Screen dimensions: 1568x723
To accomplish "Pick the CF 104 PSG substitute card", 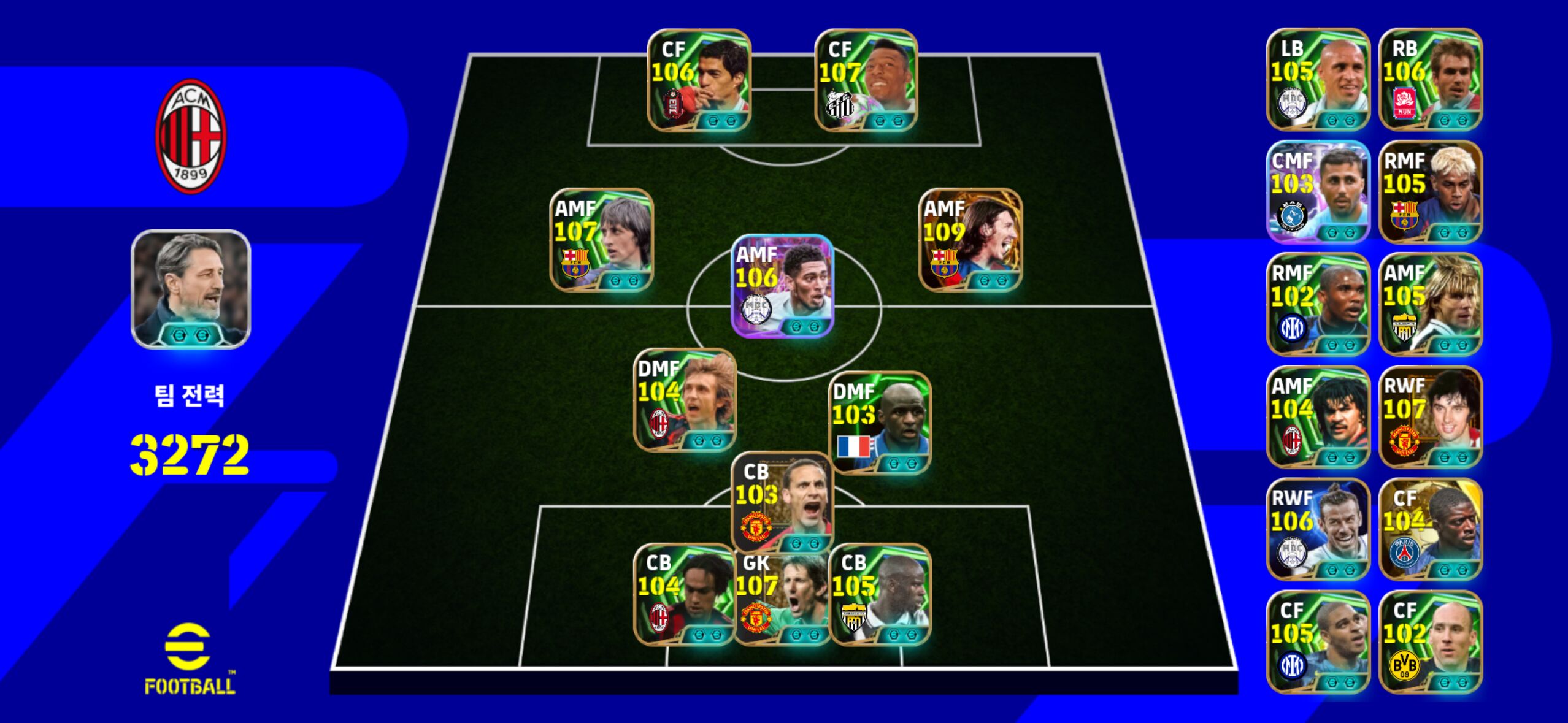I will pyautogui.click(x=1431, y=529).
